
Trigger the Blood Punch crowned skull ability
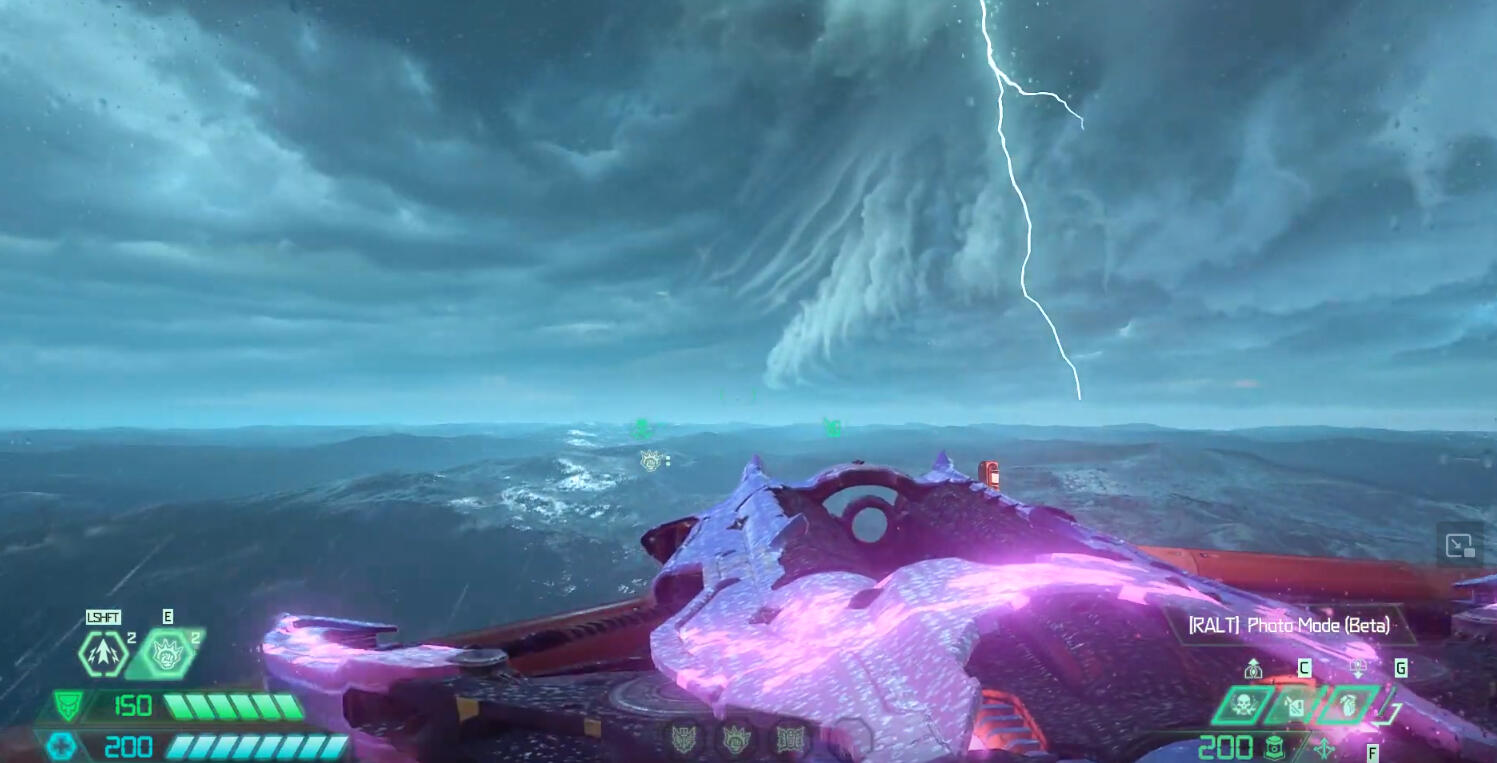point(165,654)
